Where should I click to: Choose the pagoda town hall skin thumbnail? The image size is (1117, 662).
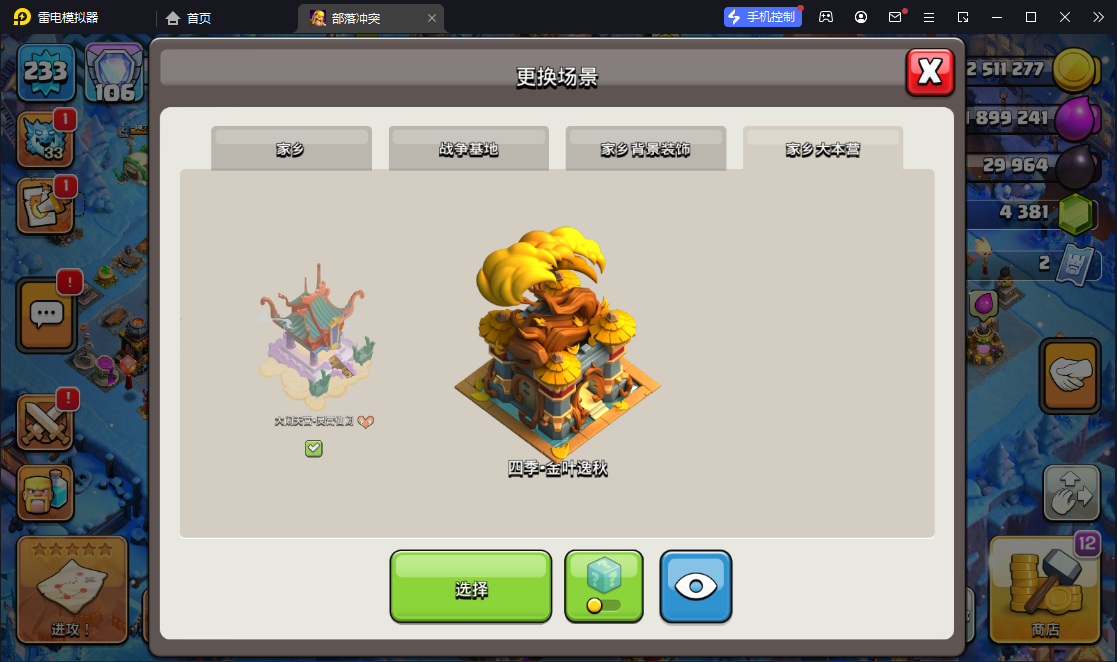(x=314, y=335)
